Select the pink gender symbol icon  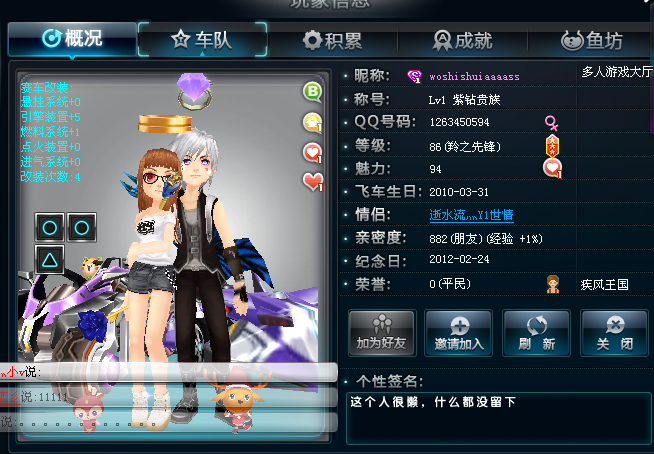[x=551, y=122]
